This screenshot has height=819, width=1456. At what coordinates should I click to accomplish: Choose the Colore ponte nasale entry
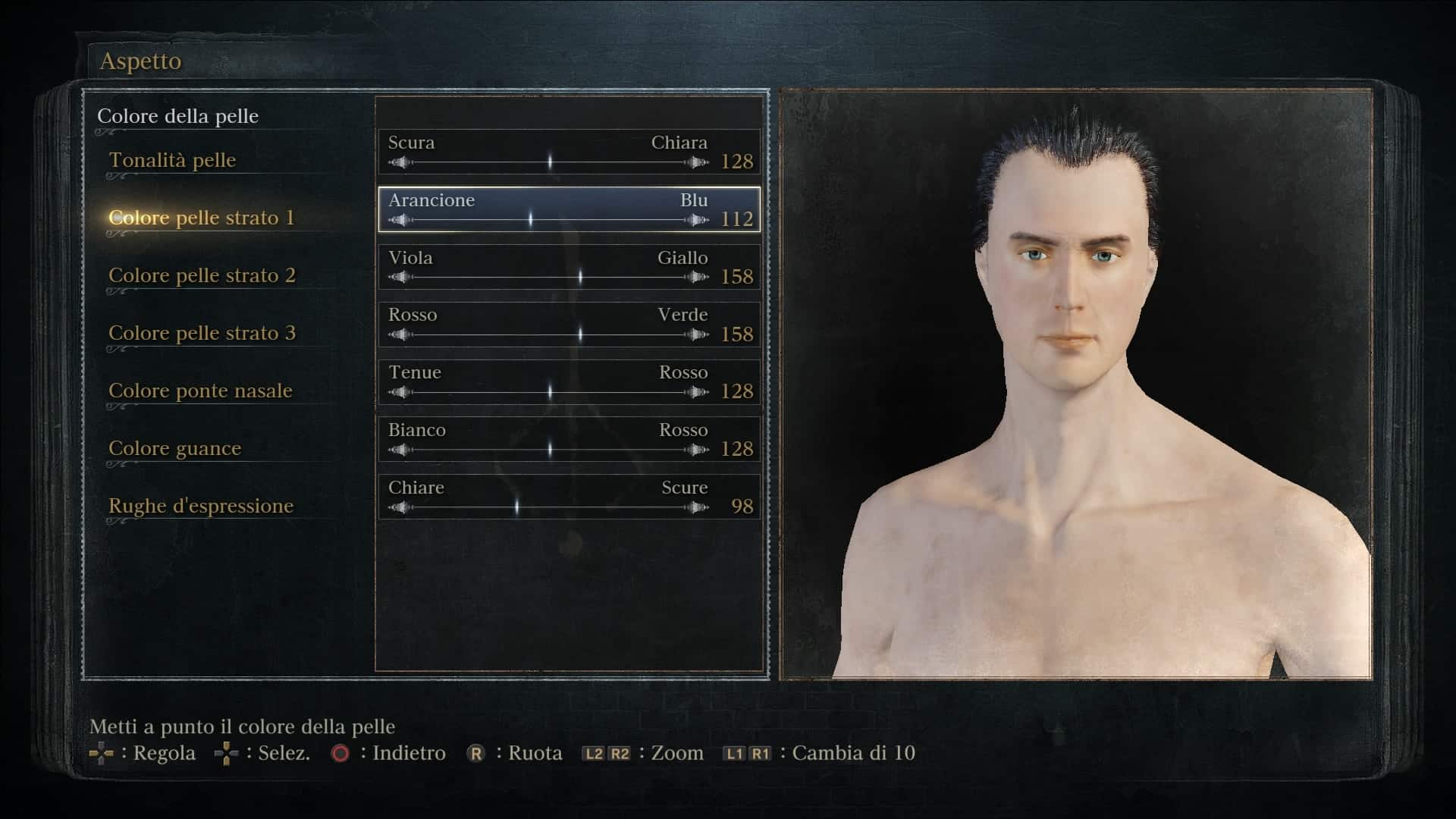click(x=200, y=391)
